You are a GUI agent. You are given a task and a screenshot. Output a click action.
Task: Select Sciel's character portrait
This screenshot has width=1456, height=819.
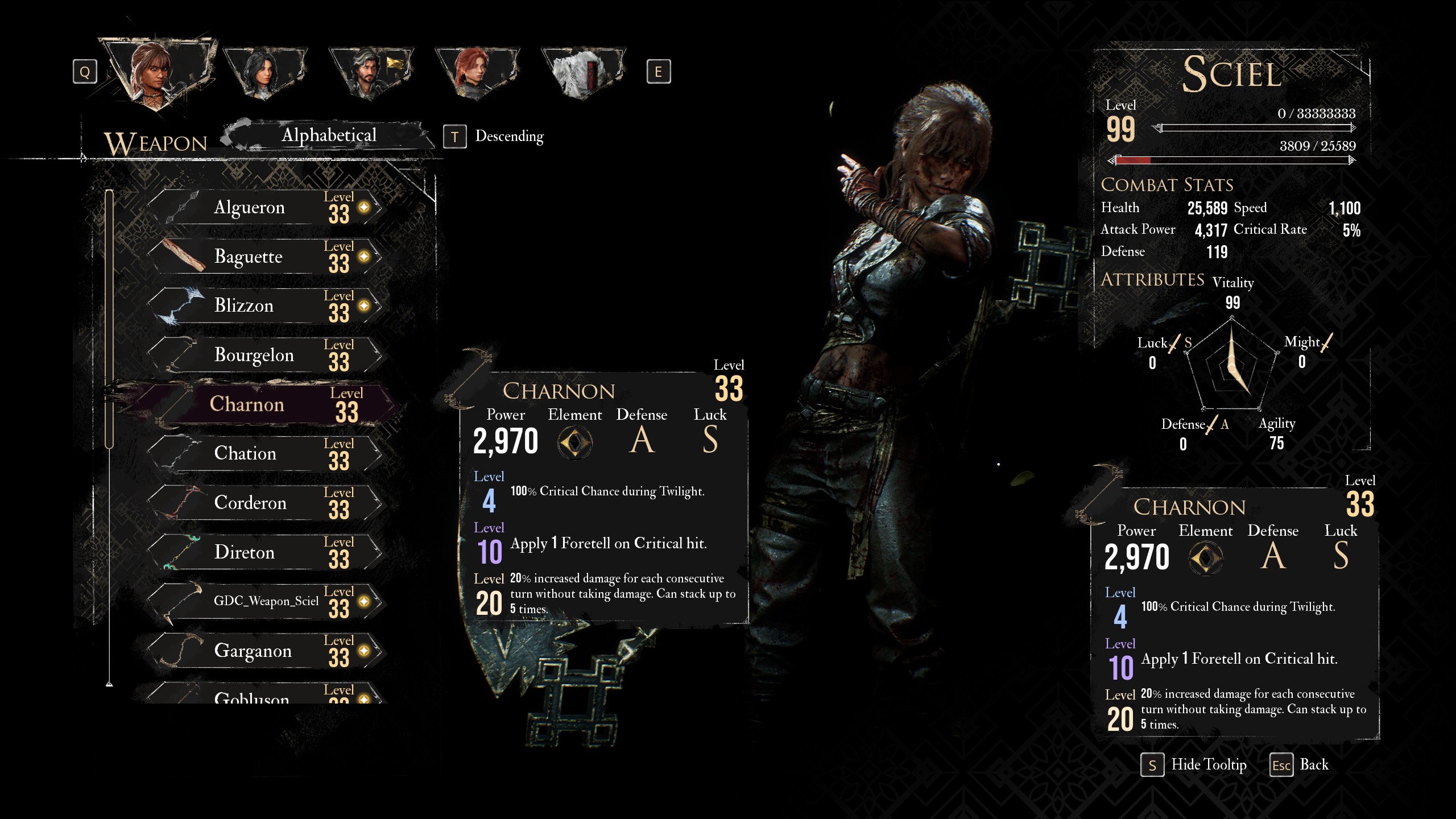(x=154, y=74)
